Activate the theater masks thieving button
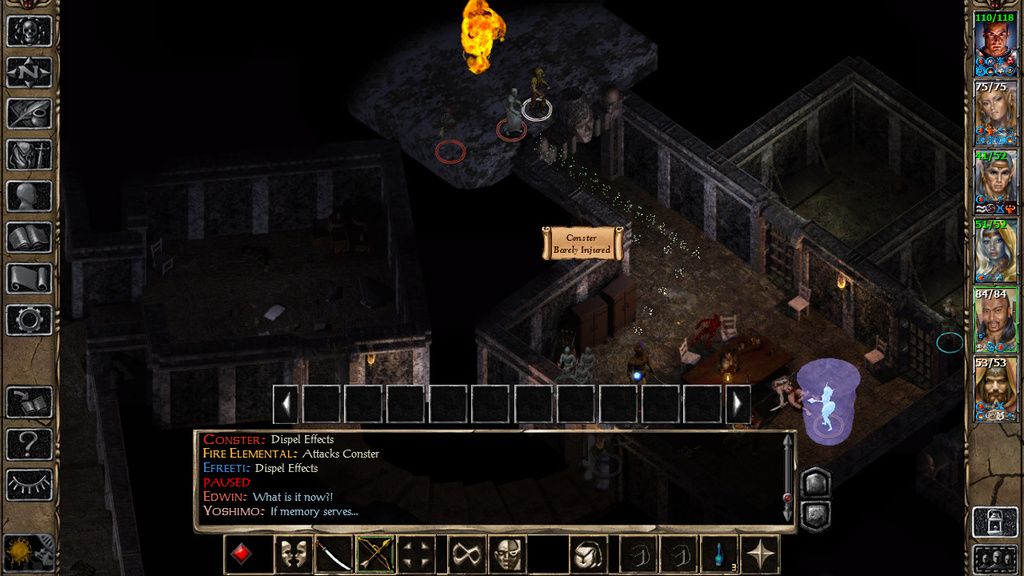The width and height of the screenshot is (1024, 576). click(x=292, y=554)
